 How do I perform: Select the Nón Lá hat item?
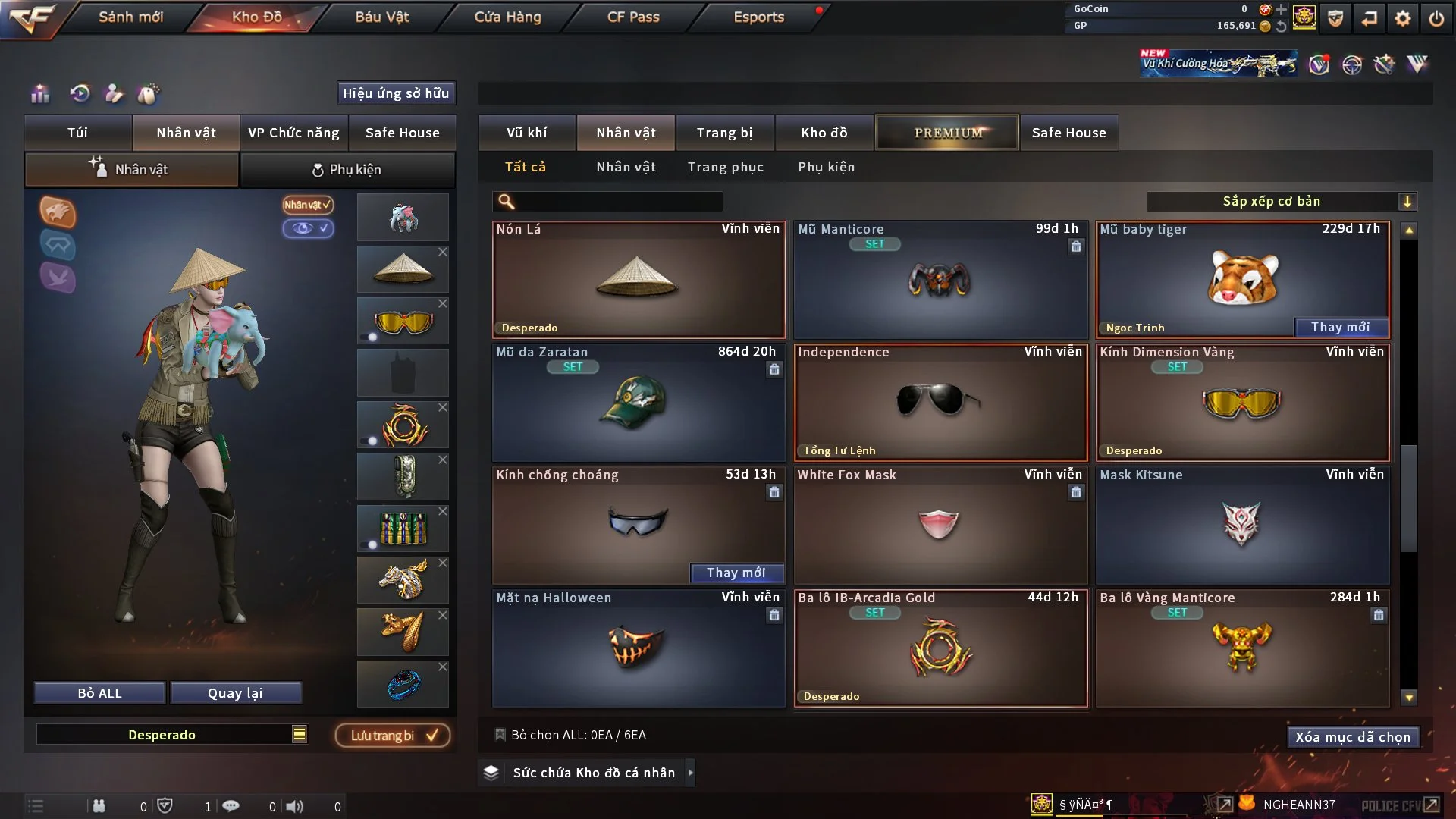point(638,279)
